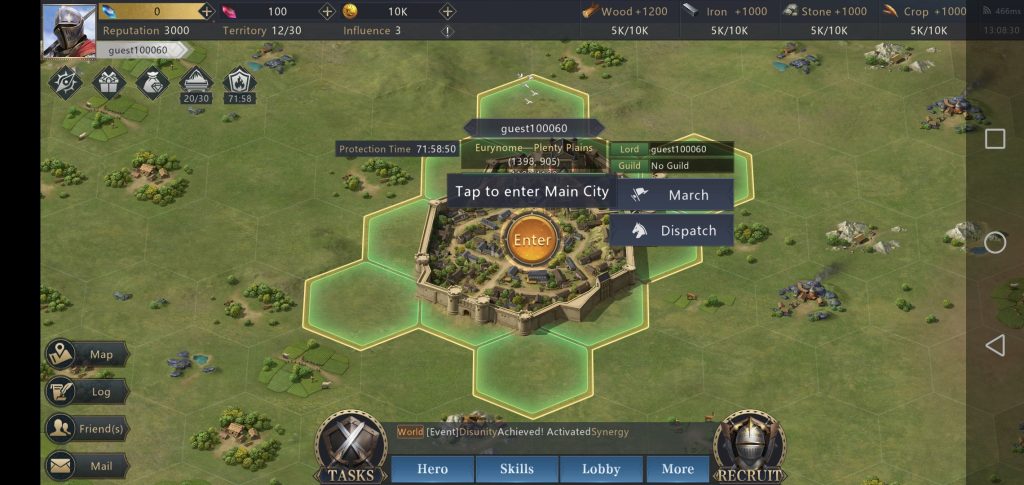The image size is (1024, 485).
Task: Open the Friend(s) list
Action: click(87, 429)
